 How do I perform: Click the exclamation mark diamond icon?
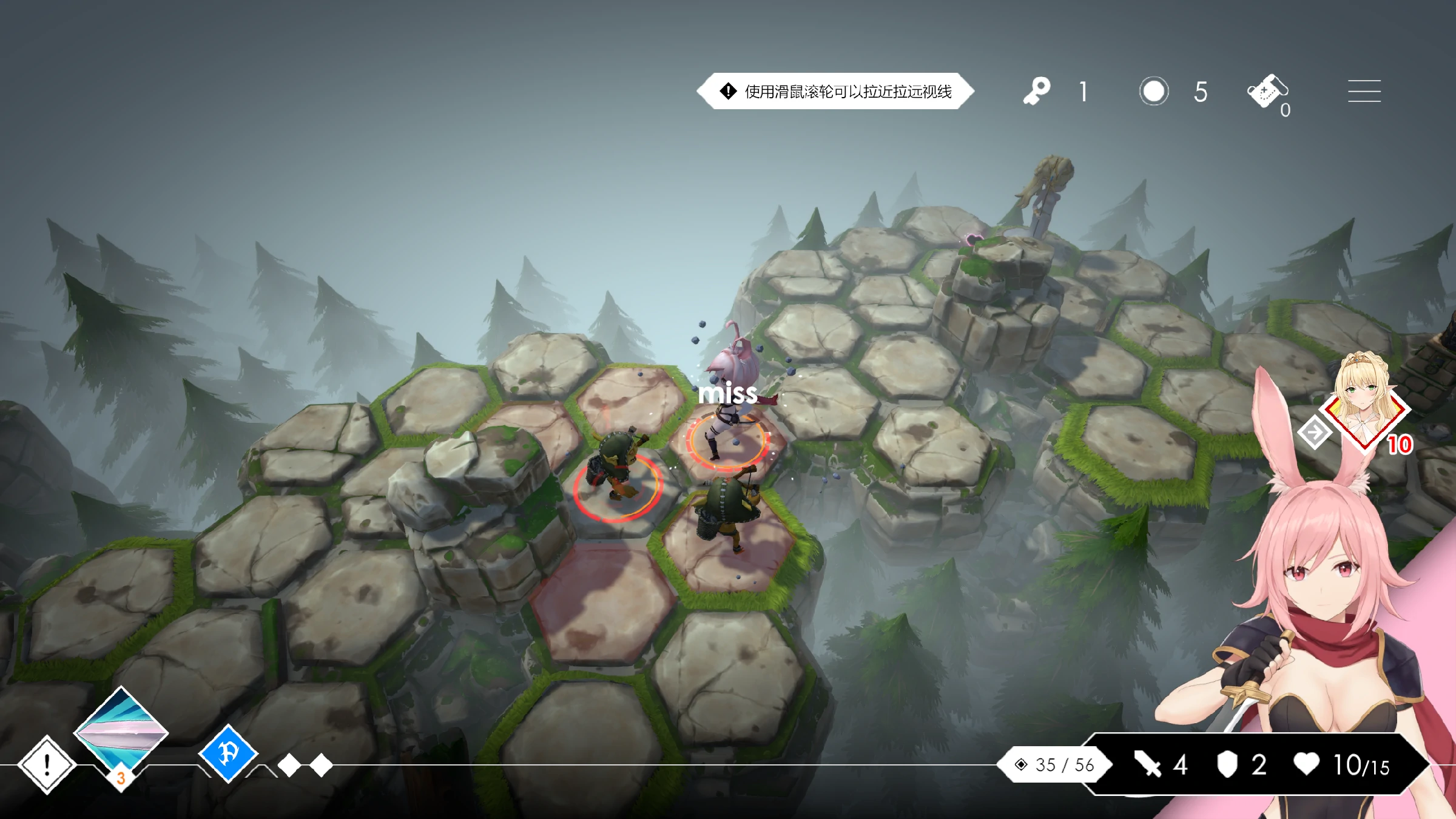pyautogui.click(x=47, y=764)
